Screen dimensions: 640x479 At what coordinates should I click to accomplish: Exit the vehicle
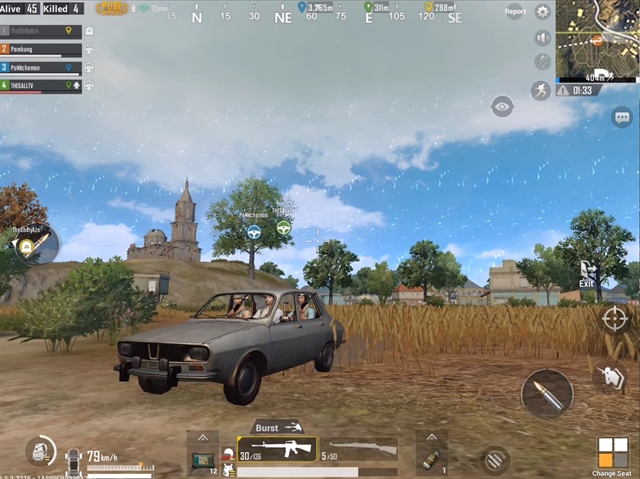[x=587, y=273]
